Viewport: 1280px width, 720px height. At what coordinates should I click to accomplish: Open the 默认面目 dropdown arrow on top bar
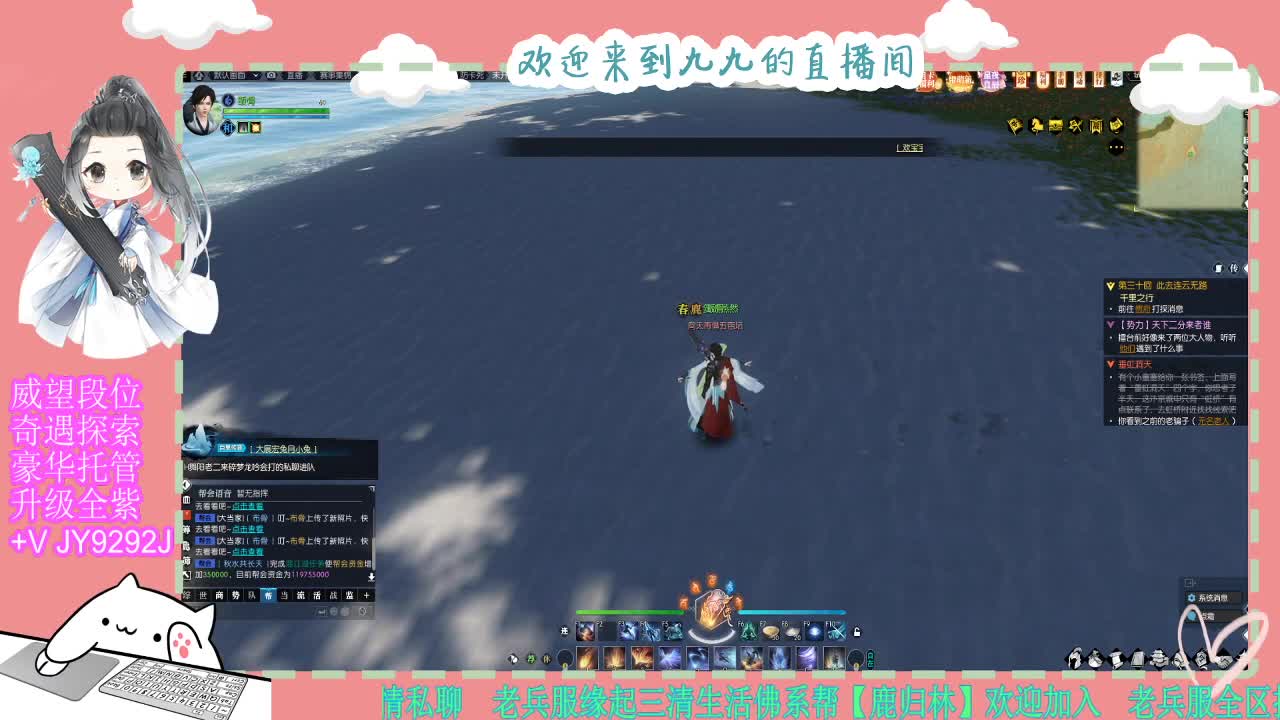point(256,75)
